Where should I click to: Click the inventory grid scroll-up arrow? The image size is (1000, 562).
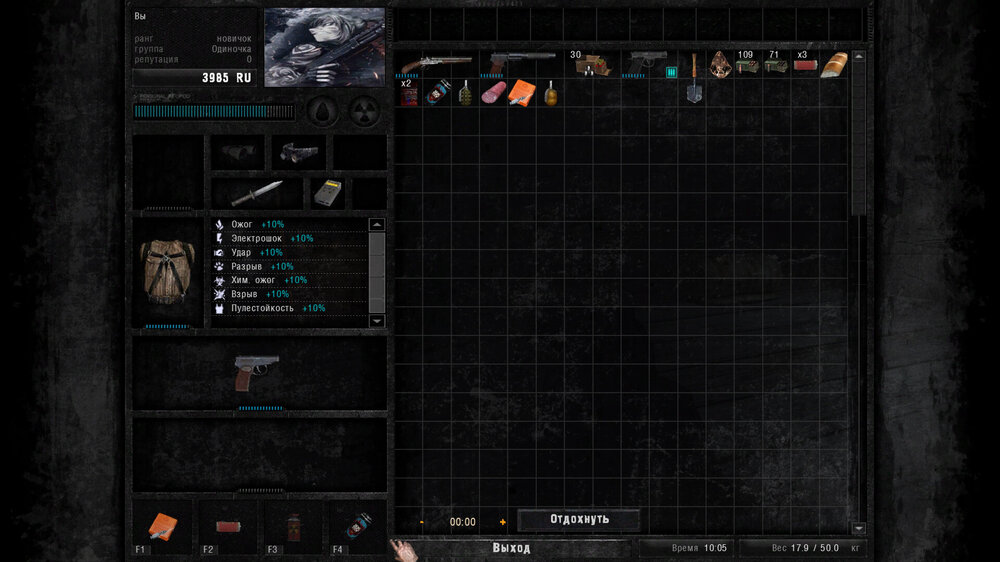[857, 56]
